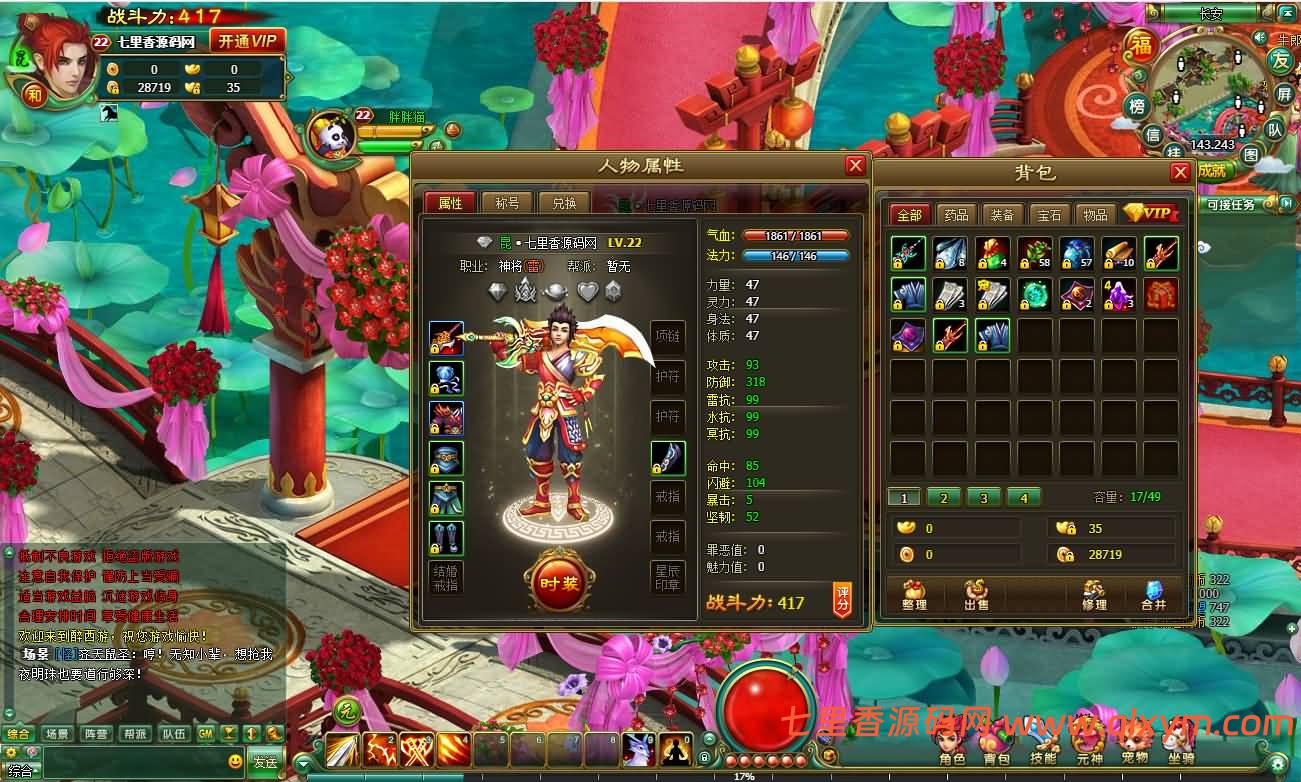Activate the lightning strike skill in hotbar
This screenshot has width=1301, height=782.
379,749
